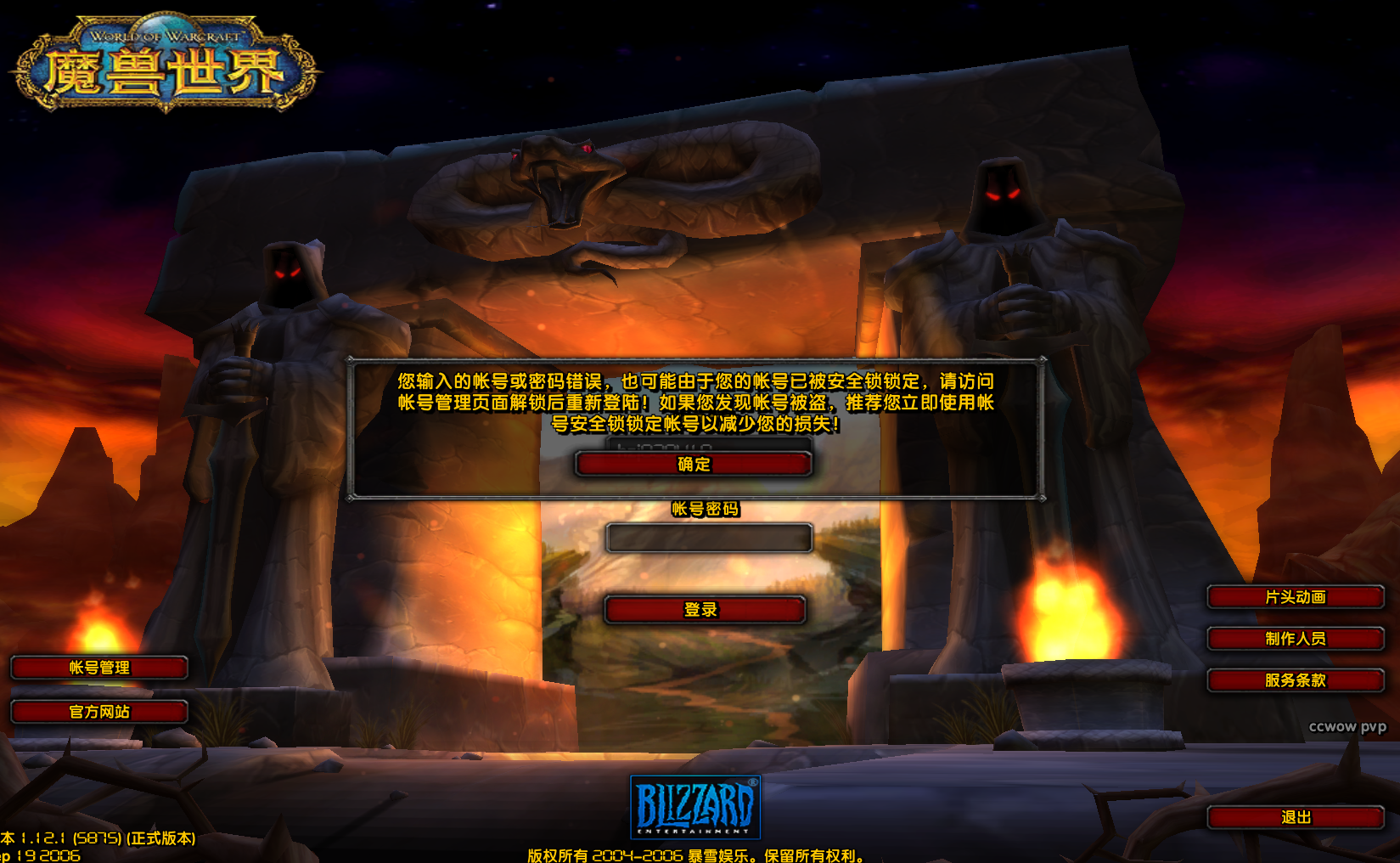1400x863 pixels.
Task: Click the error message text in the dialog
Action: [696, 403]
